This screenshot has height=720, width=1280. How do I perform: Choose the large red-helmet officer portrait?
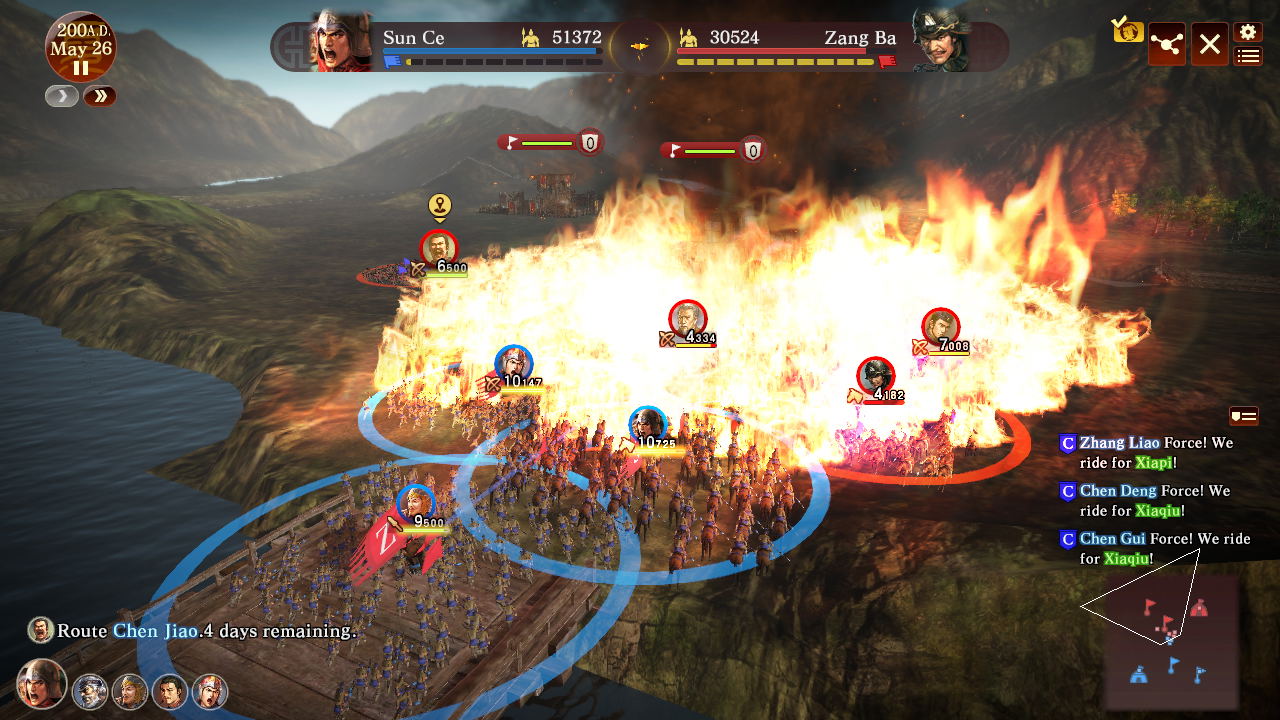(x=42, y=684)
